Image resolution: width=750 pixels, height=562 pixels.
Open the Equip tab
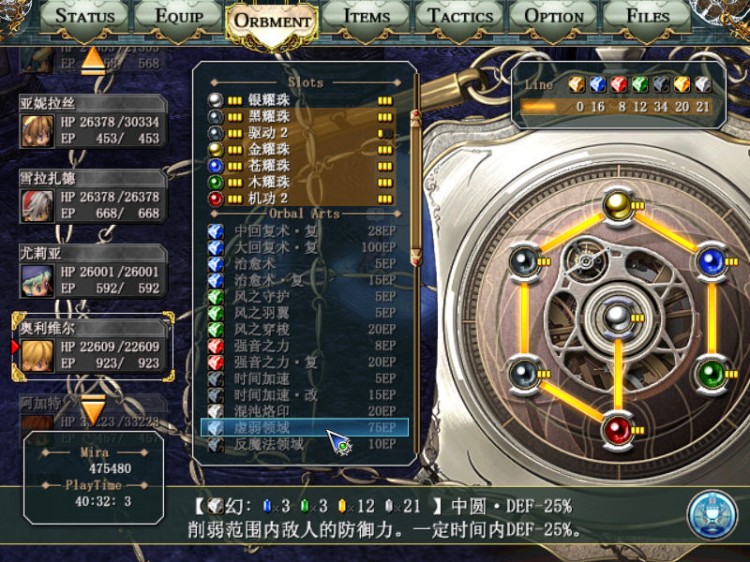[x=180, y=16]
